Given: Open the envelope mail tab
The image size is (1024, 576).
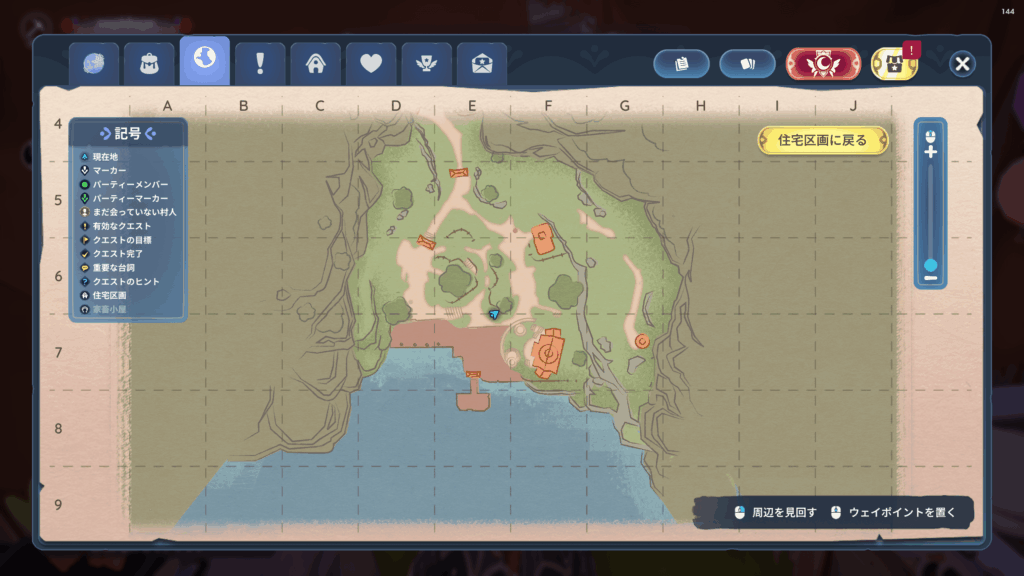Looking at the screenshot, I should pyautogui.click(x=481, y=64).
